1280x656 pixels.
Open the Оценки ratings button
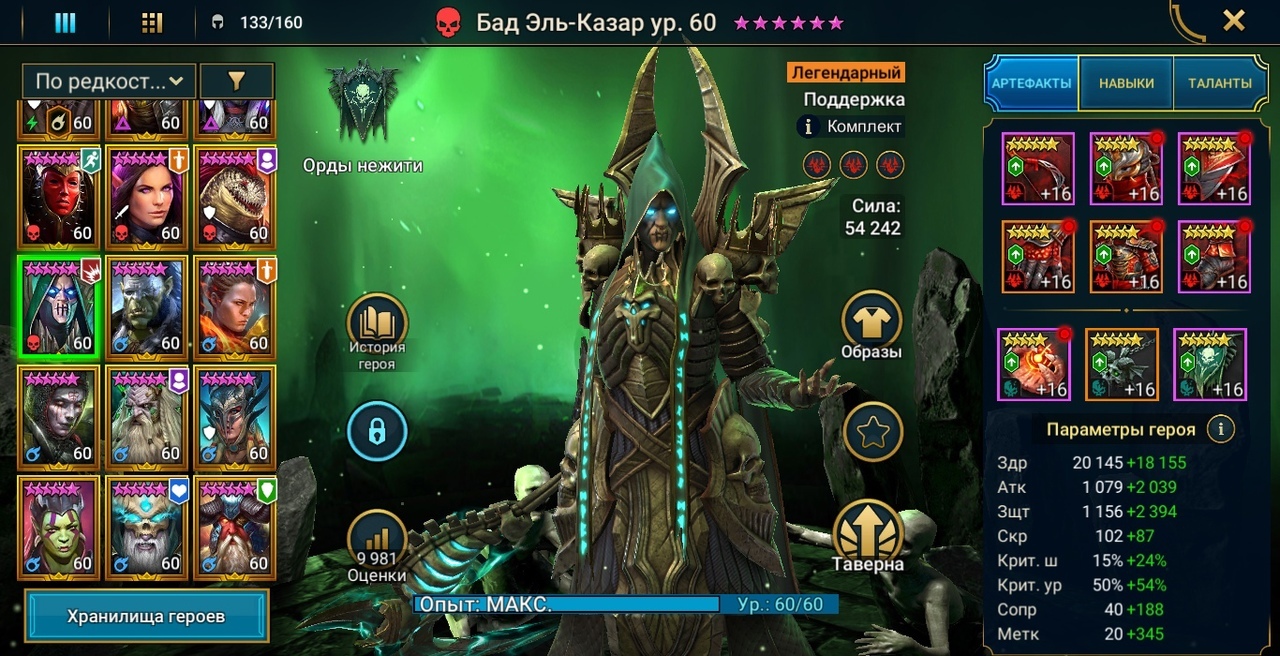[377, 548]
